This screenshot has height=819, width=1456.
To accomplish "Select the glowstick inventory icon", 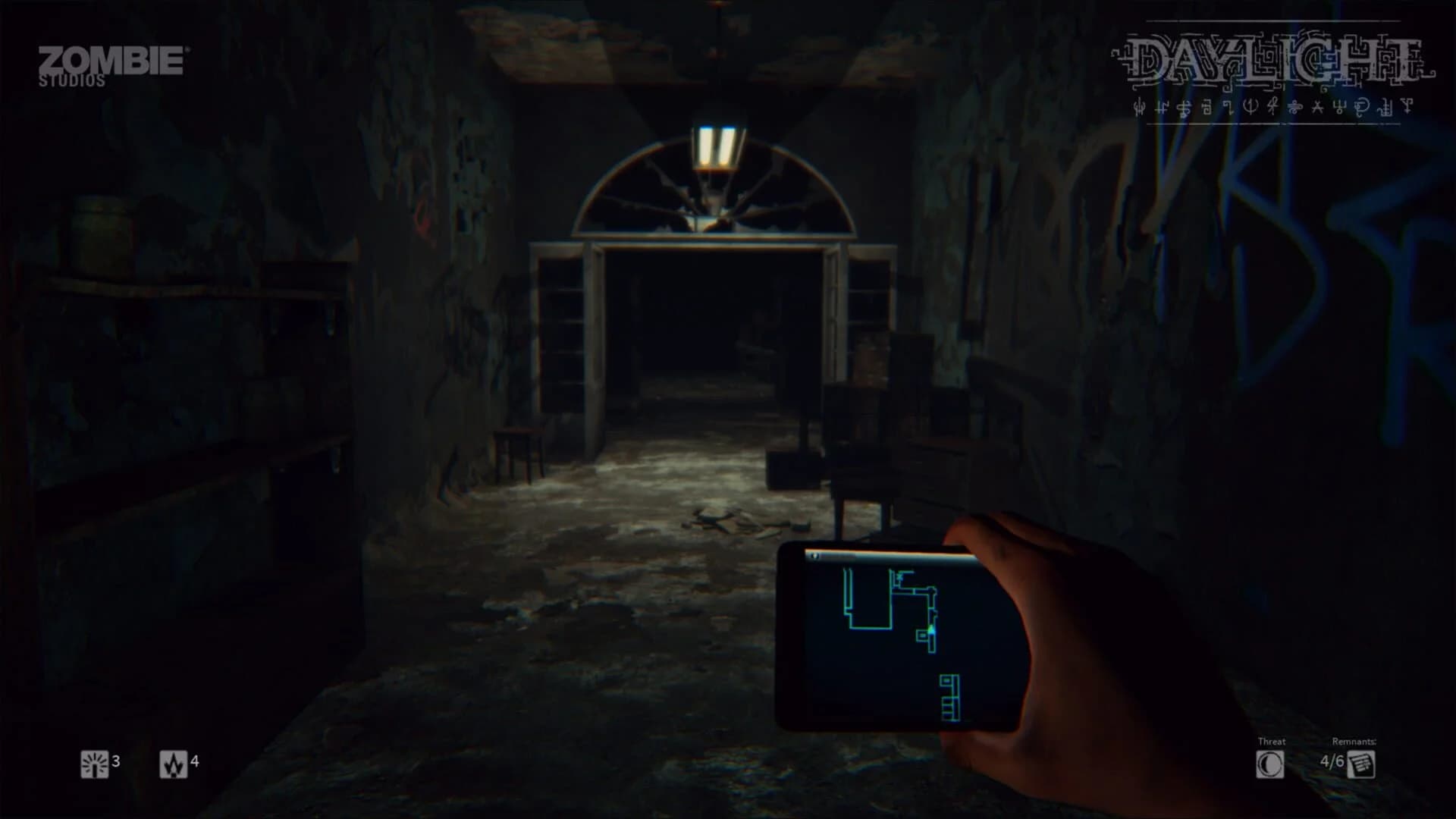I will coord(94,764).
